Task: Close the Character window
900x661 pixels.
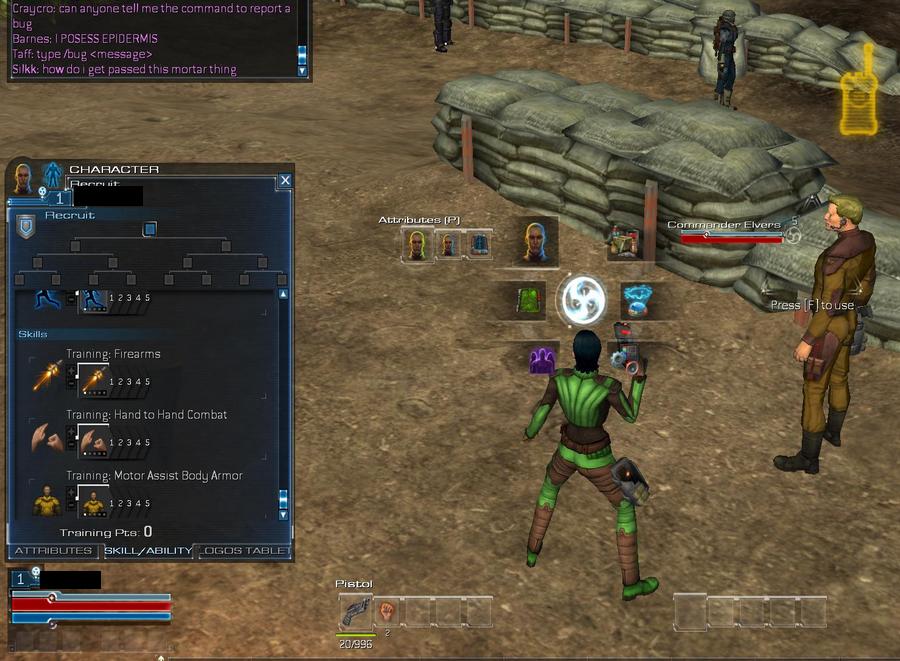Action: (285, 180)
